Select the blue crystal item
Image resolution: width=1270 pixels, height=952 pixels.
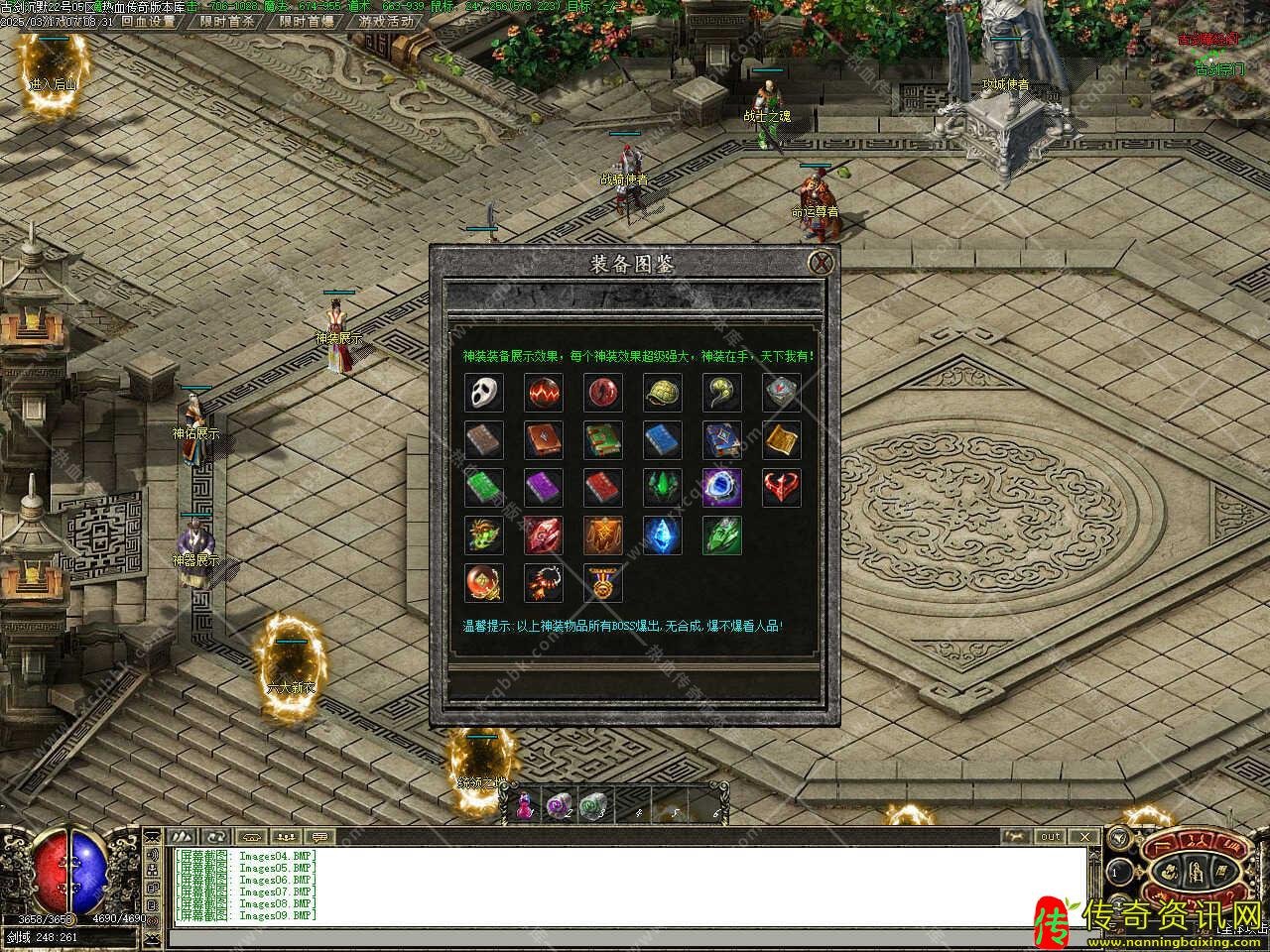(662, 535)
